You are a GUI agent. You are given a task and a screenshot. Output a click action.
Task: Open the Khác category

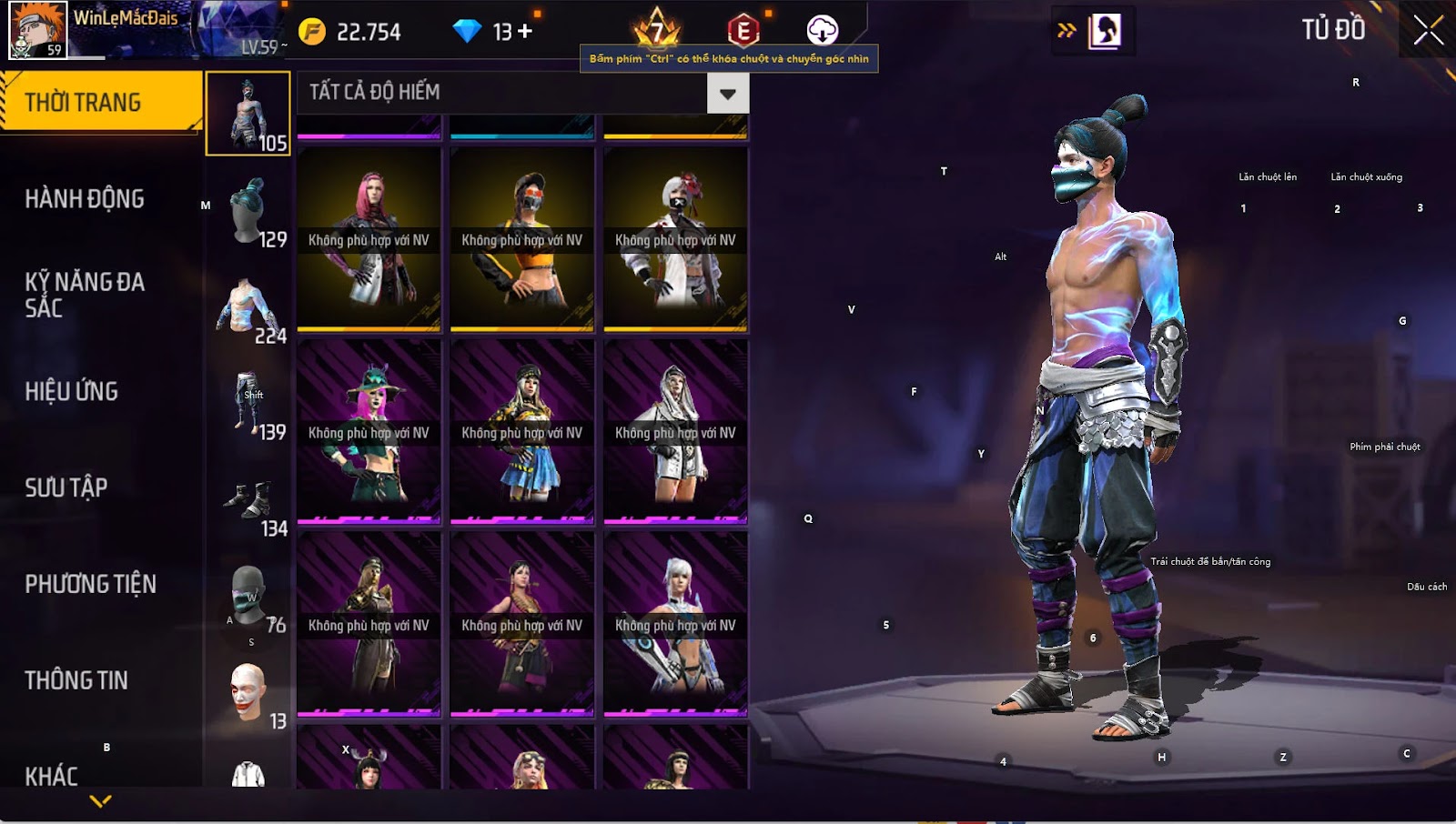point(52,776)
